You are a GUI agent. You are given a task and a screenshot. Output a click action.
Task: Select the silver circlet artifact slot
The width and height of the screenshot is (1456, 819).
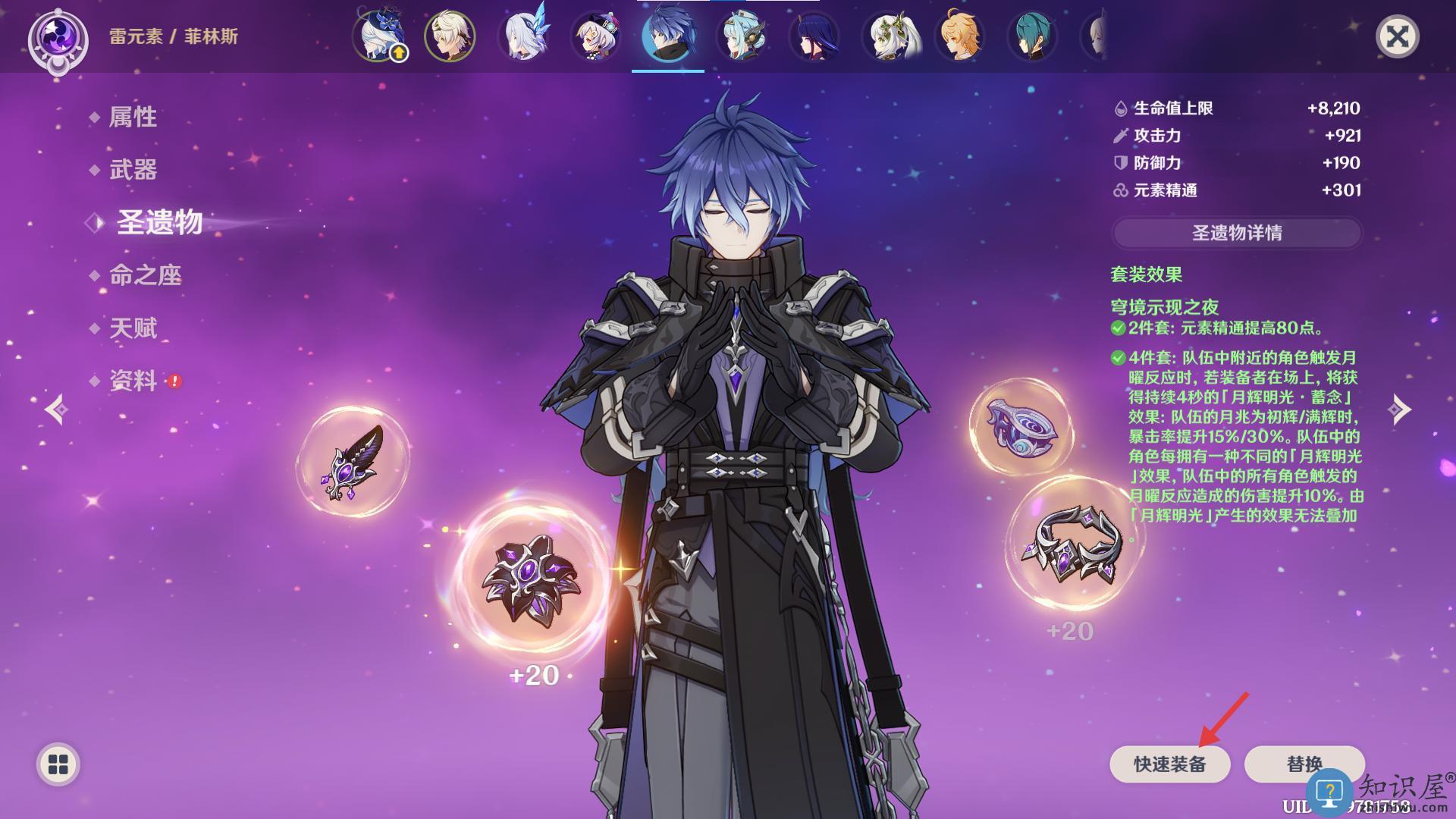click(1072, 544)
